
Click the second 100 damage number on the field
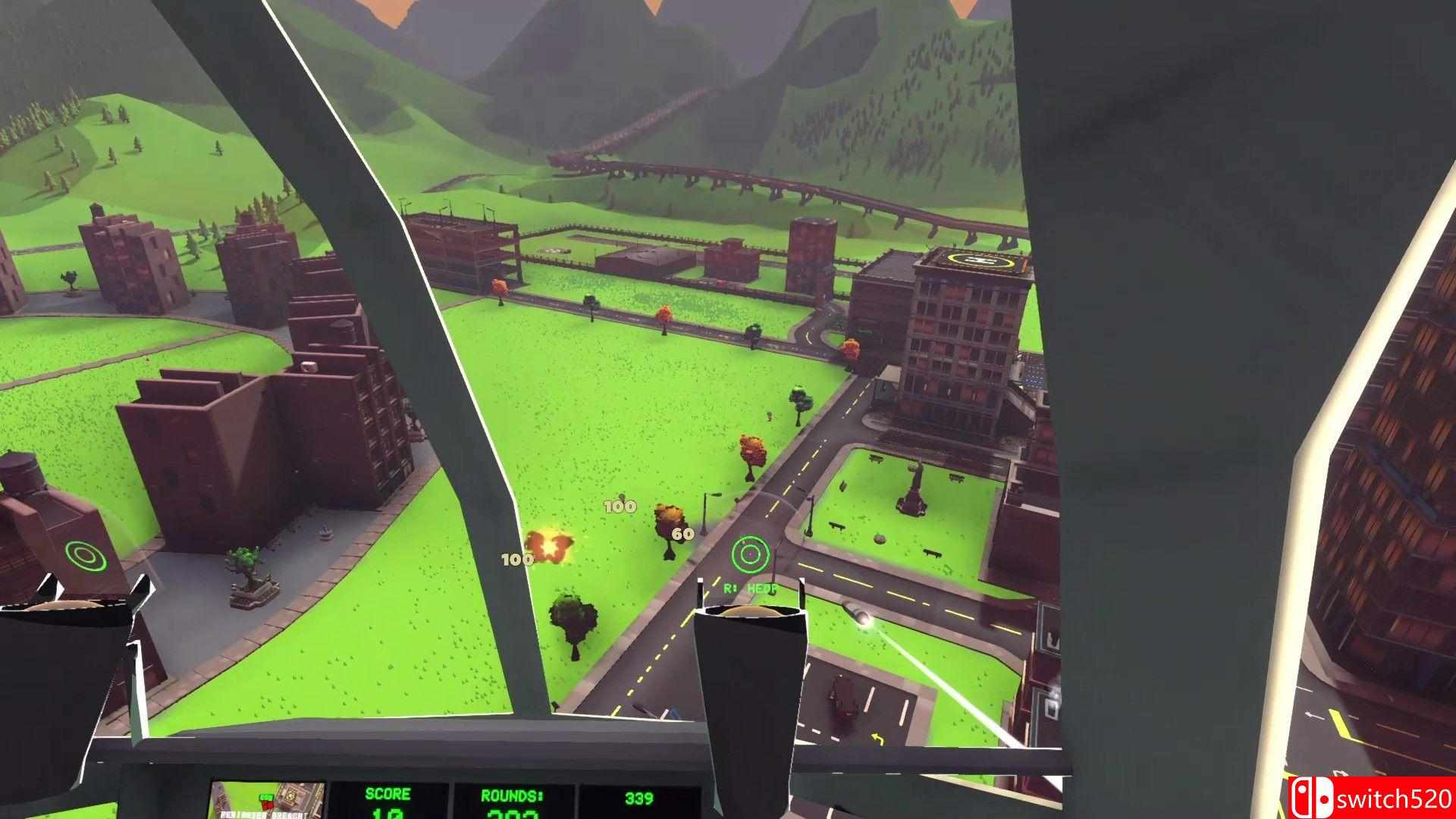coord(515,560)
